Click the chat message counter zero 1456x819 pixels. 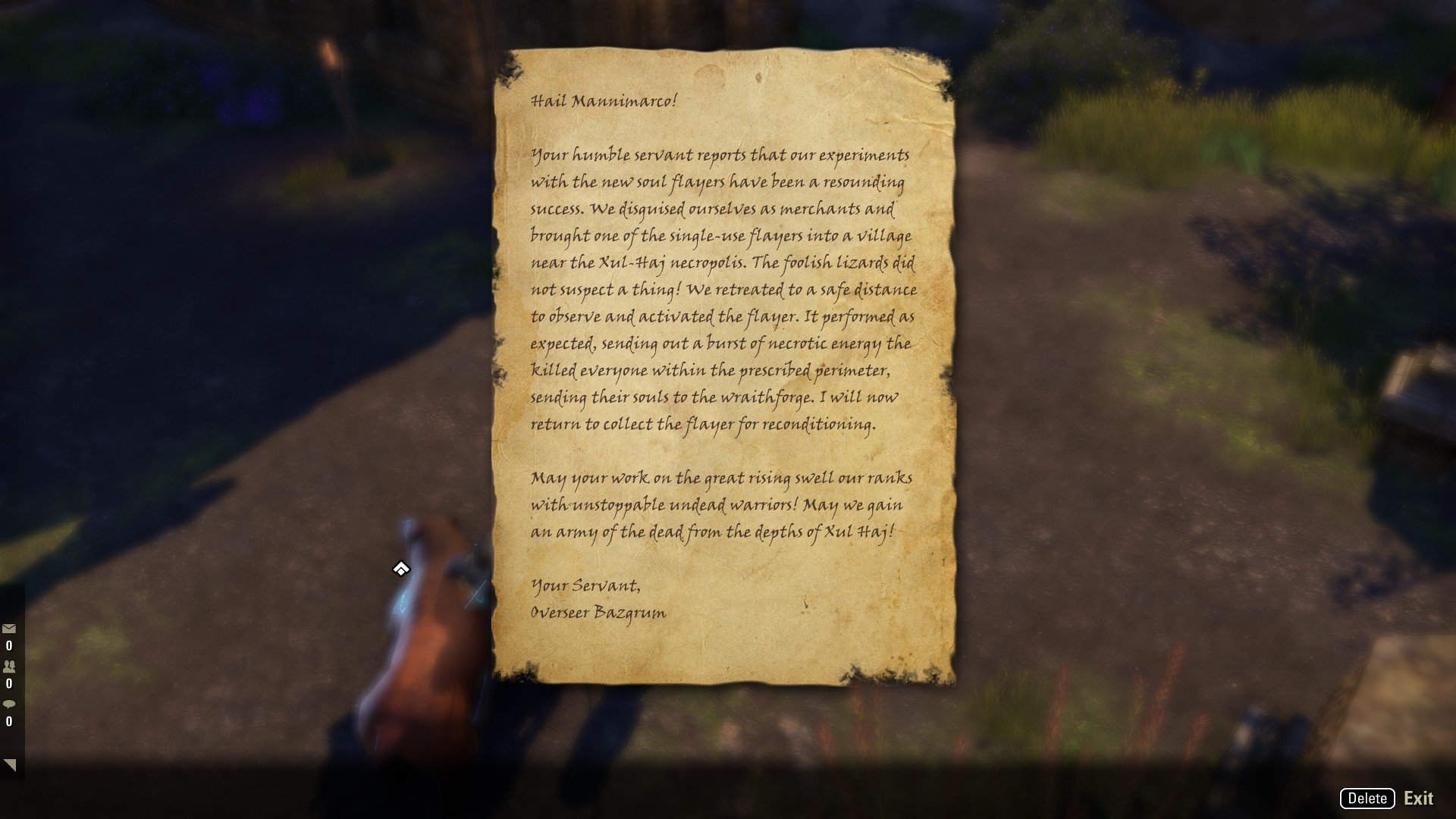[x=8, y=721]
